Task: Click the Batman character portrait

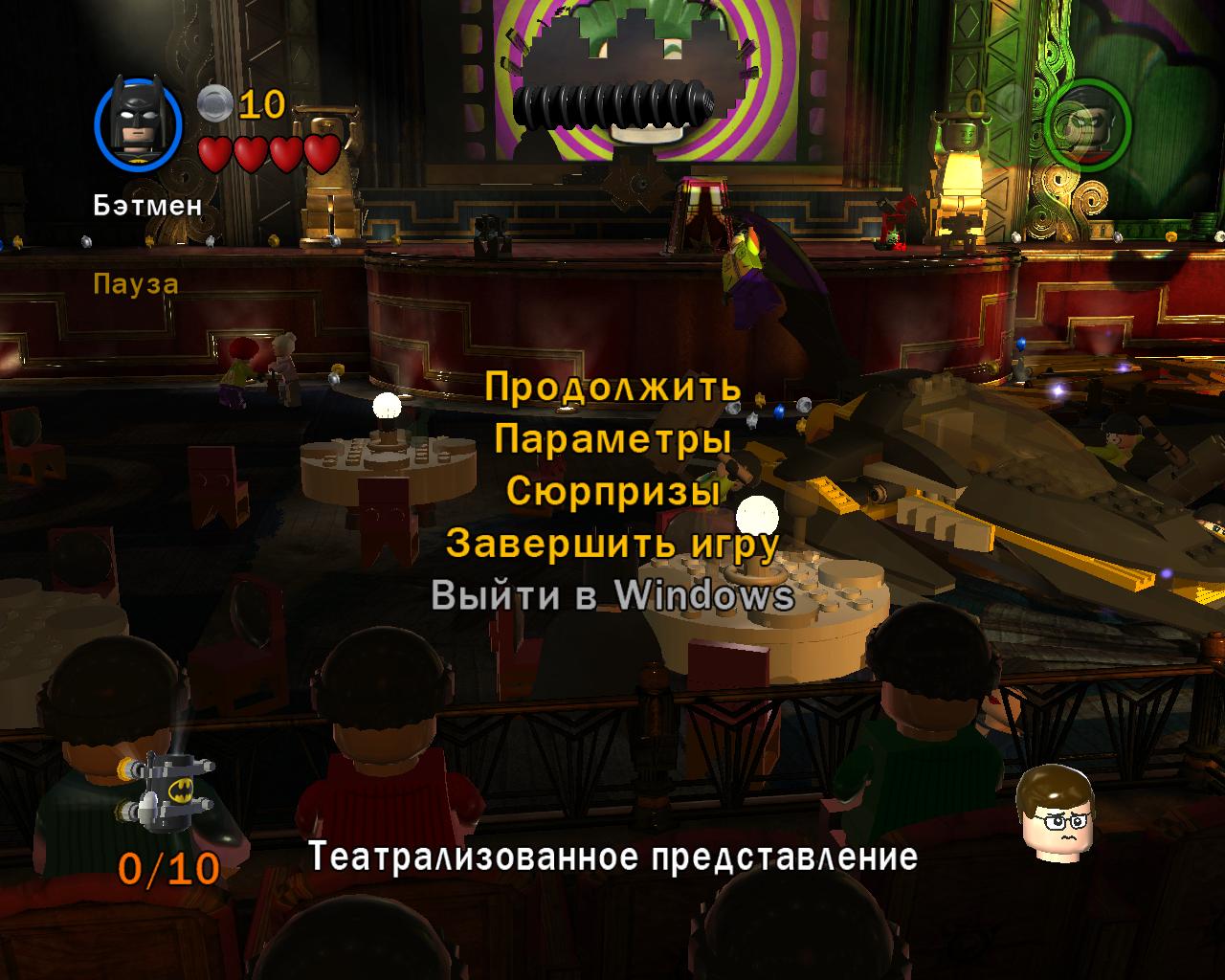Action: (x=139, y=122)
